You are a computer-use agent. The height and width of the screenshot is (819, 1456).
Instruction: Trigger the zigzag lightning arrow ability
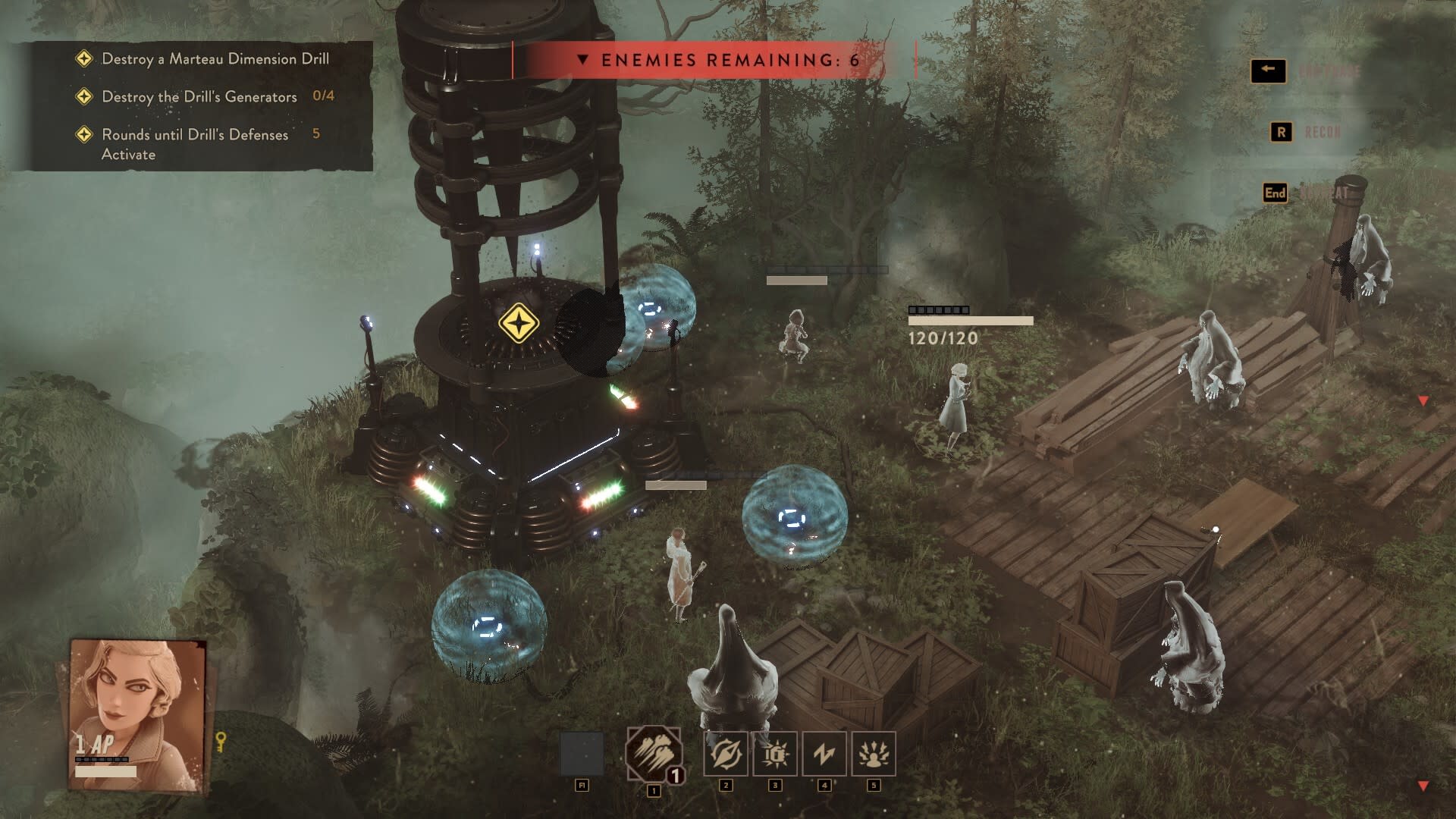824,754
